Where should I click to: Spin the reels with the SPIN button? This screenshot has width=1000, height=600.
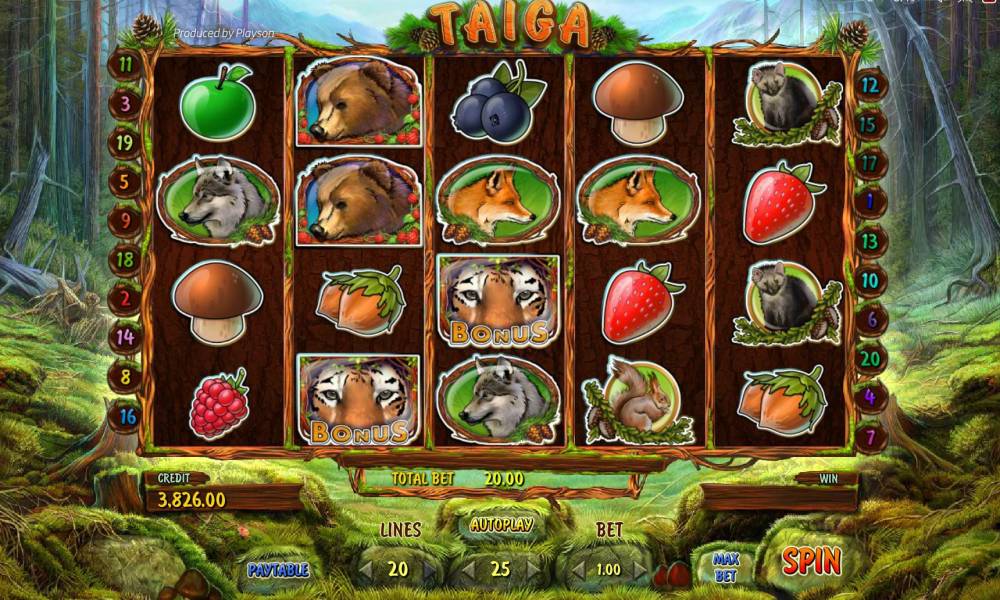coord(811,561)
